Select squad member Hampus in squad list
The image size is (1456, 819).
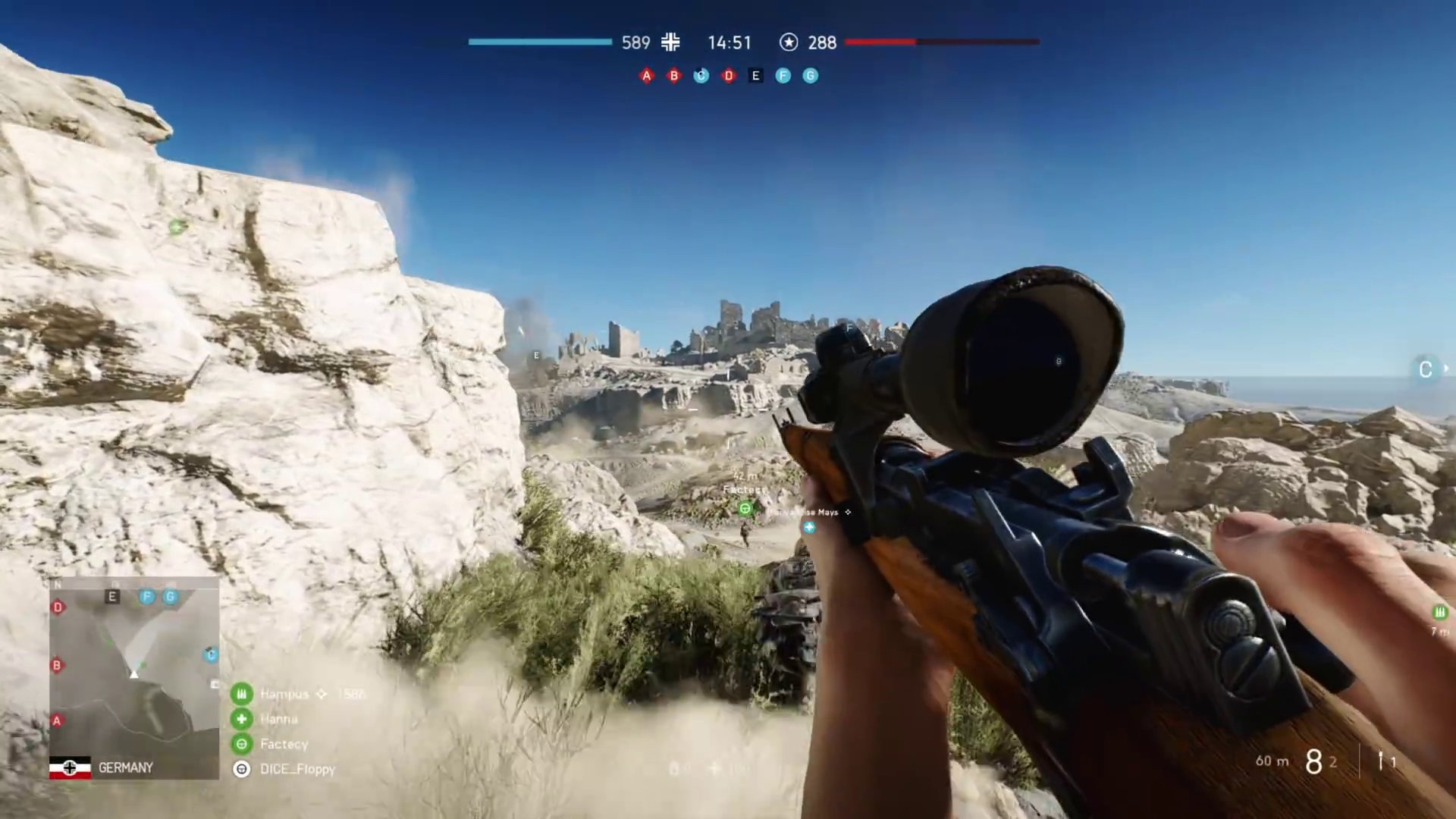284,694
